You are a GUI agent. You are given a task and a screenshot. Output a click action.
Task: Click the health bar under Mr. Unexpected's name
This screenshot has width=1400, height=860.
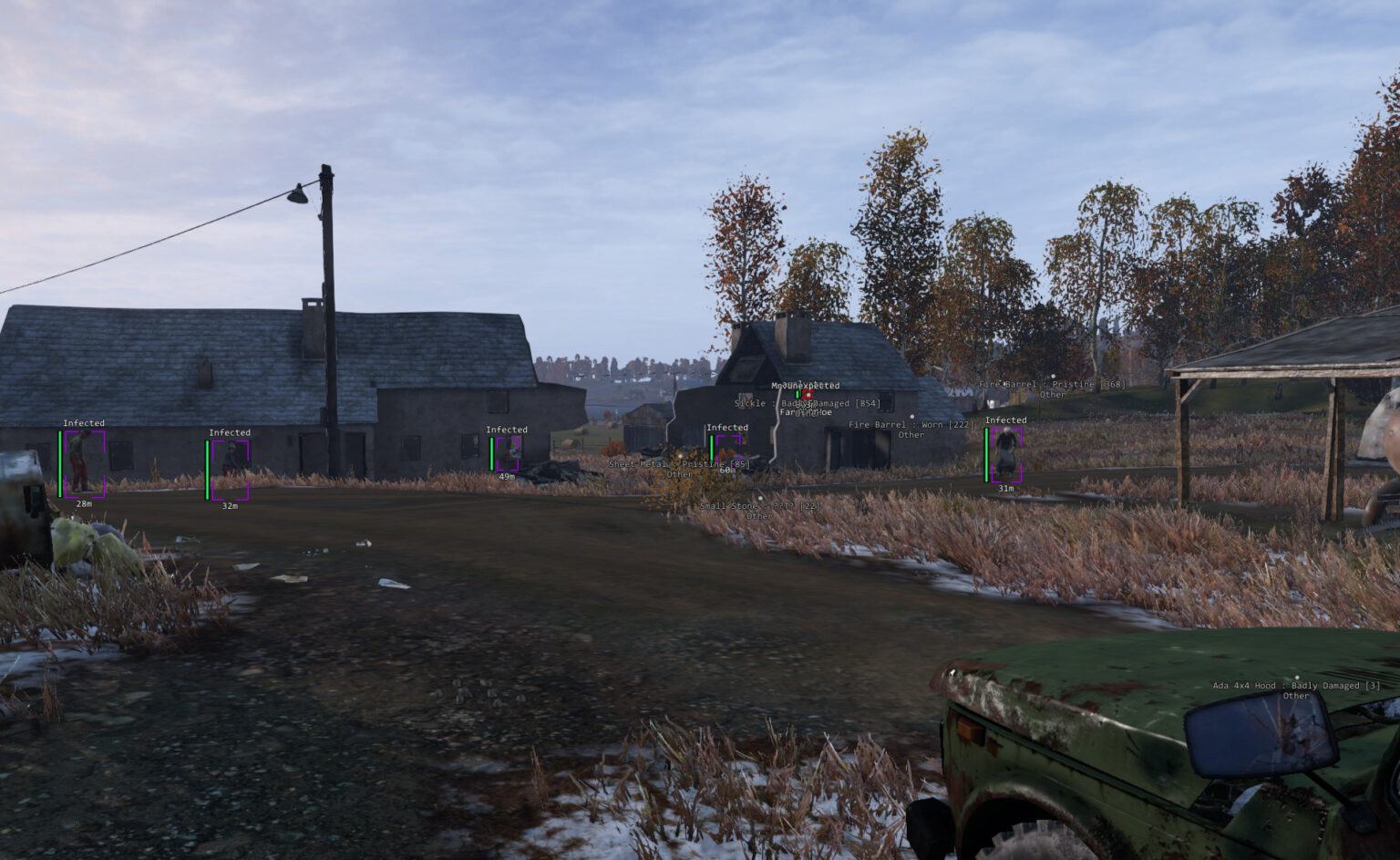[x=798, y=394]
